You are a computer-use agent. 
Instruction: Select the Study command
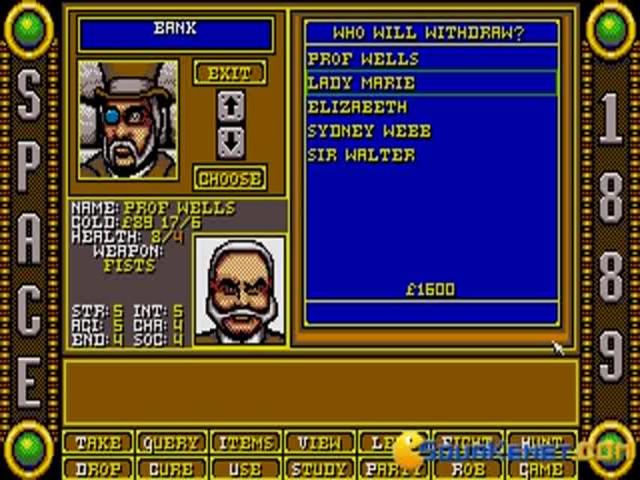[x=317, y=467]
